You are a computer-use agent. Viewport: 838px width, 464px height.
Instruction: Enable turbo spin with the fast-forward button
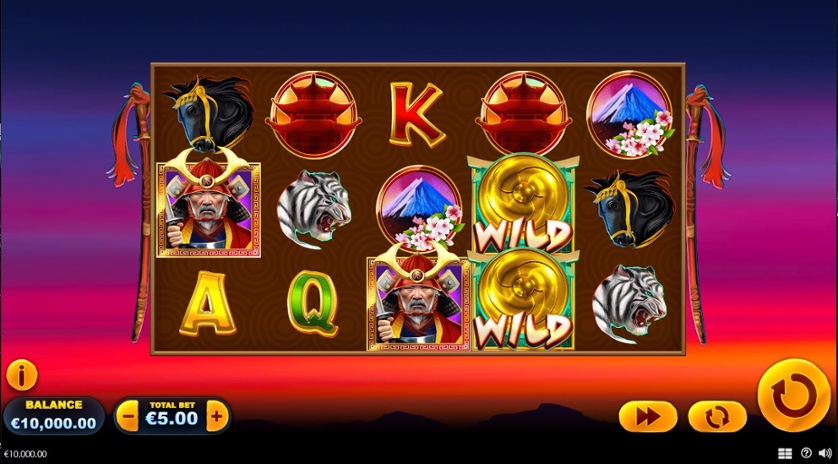pyautogui.click(x=647, y=416)
